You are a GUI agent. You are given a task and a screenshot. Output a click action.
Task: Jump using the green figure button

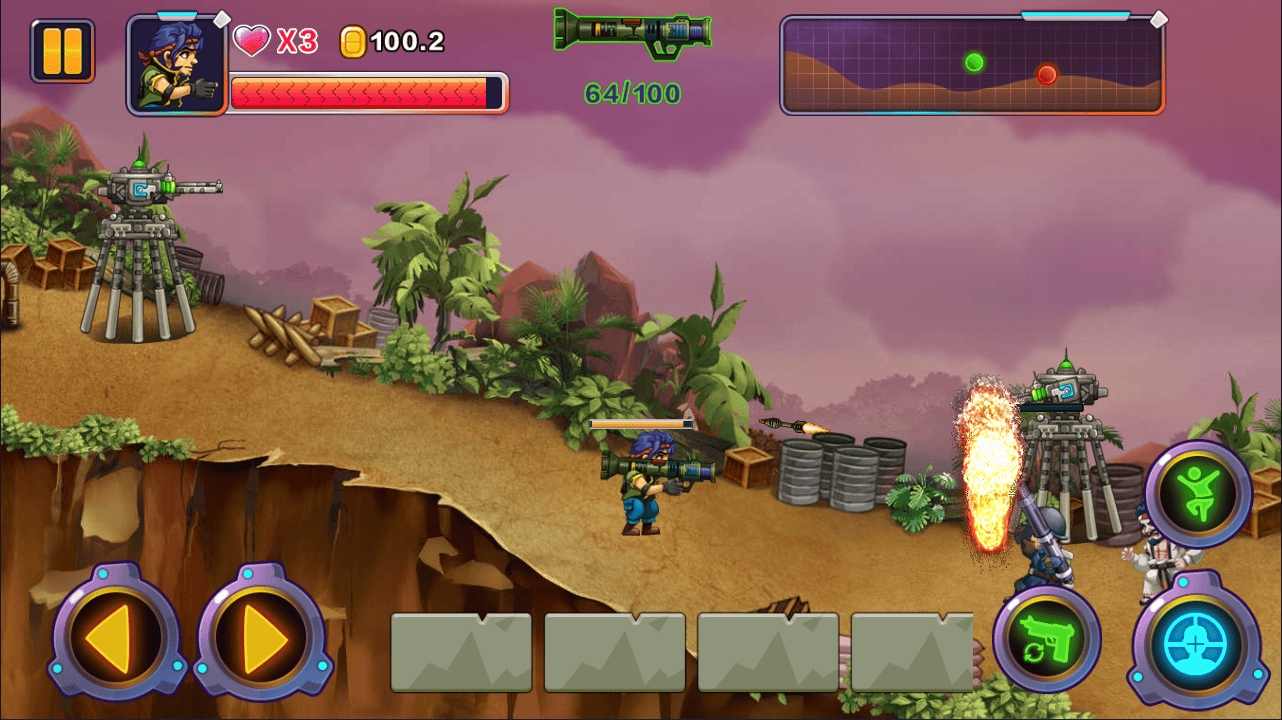click(1197, 494)
